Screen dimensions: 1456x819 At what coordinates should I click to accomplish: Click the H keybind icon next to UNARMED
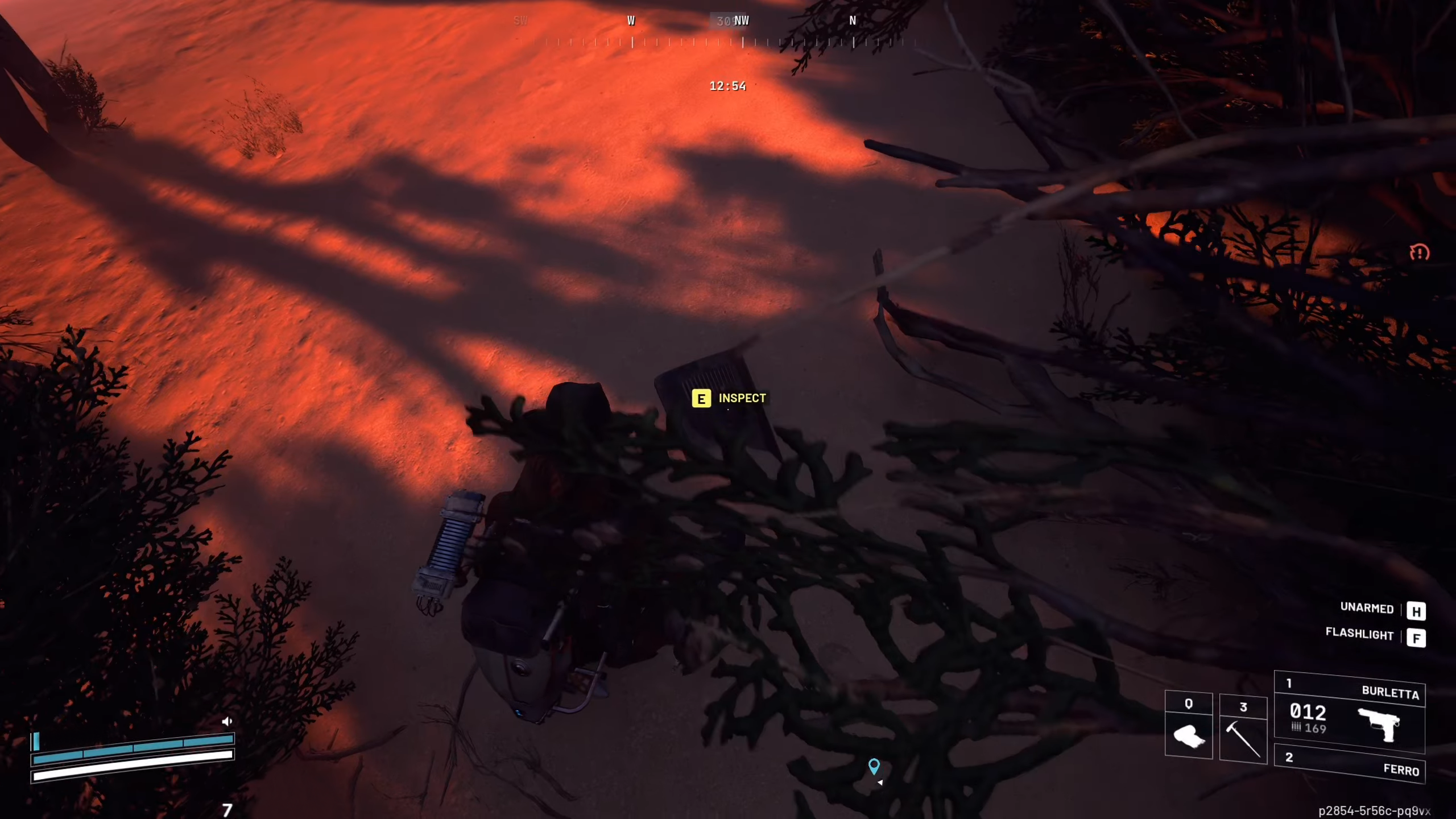(1417, 611)
